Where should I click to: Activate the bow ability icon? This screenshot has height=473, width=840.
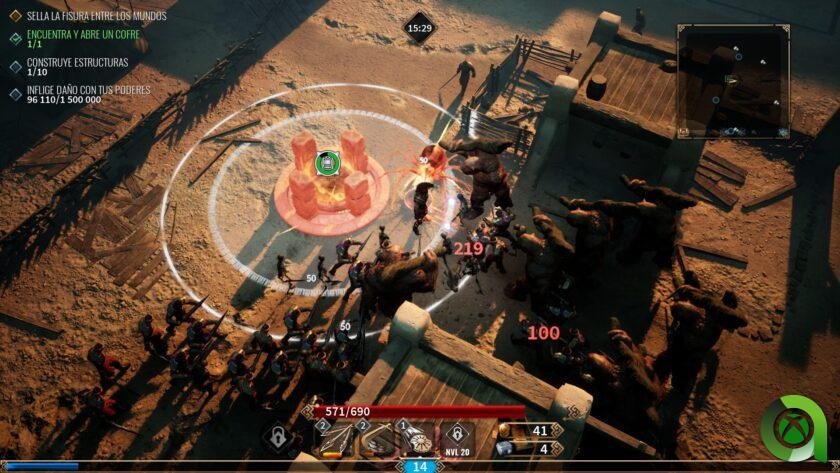click(377, 438)
